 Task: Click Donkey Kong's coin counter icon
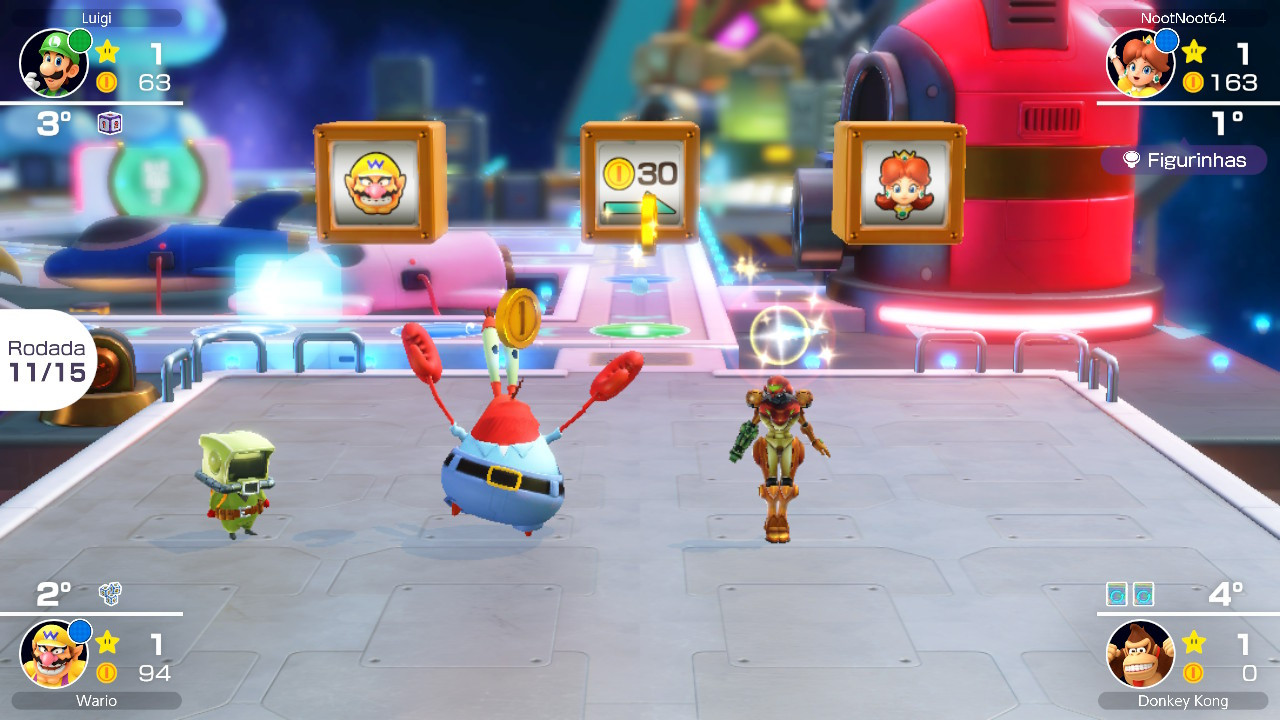click(x=1192, y=673)
